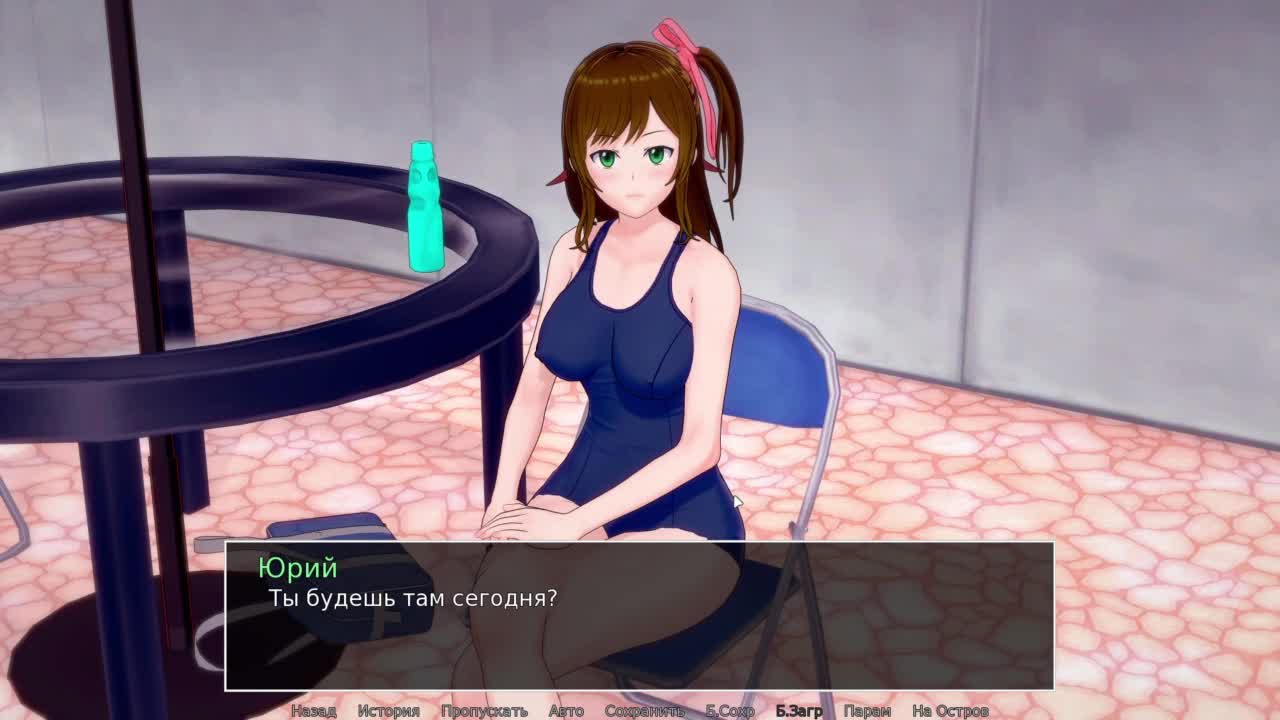Click the Назад rollback button
The height and width of the screenshot is (720, 1280).
coord(313,711)
